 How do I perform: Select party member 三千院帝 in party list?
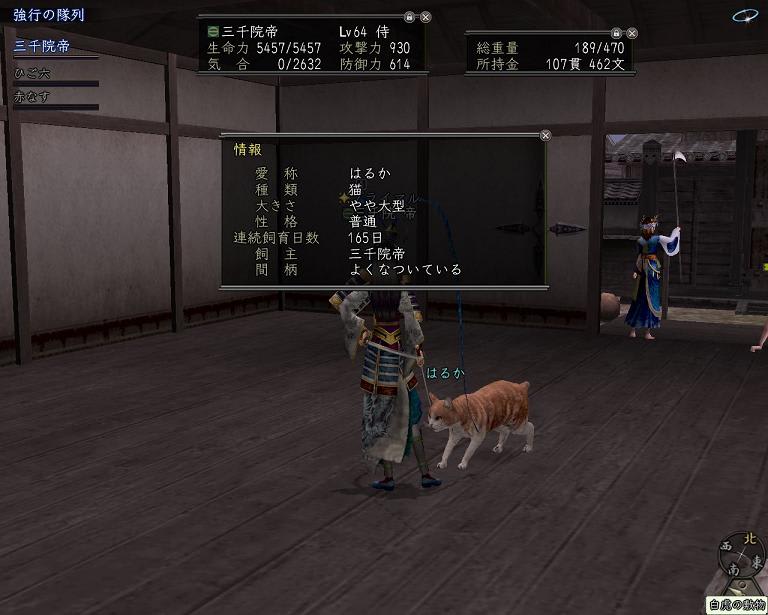pyautogui.click(x=42, y=46)
